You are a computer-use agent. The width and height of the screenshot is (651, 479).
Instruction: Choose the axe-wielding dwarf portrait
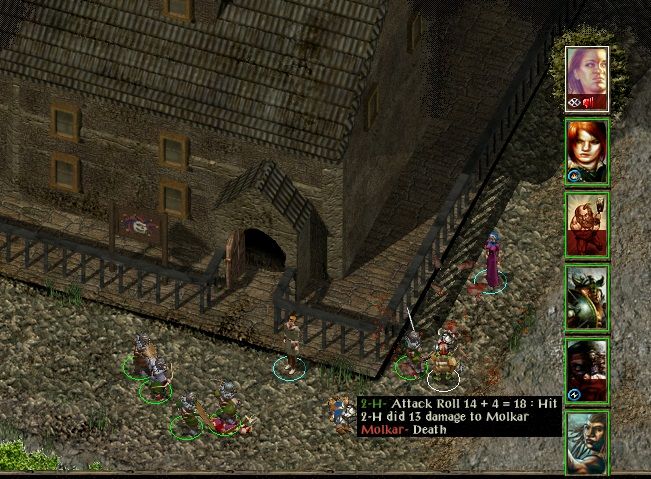click(x=587, y=224)
